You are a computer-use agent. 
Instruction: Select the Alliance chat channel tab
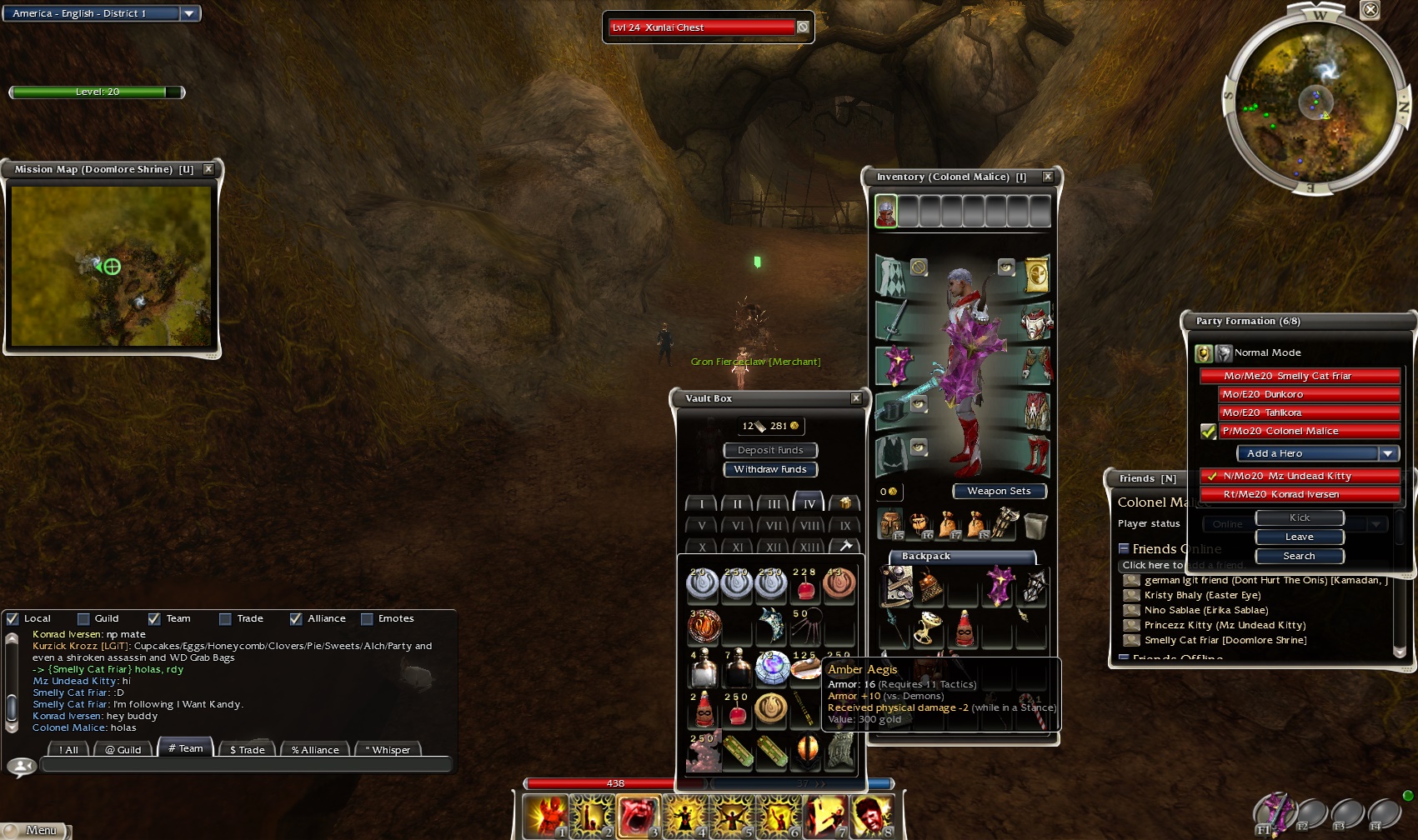tap(315, 749)
